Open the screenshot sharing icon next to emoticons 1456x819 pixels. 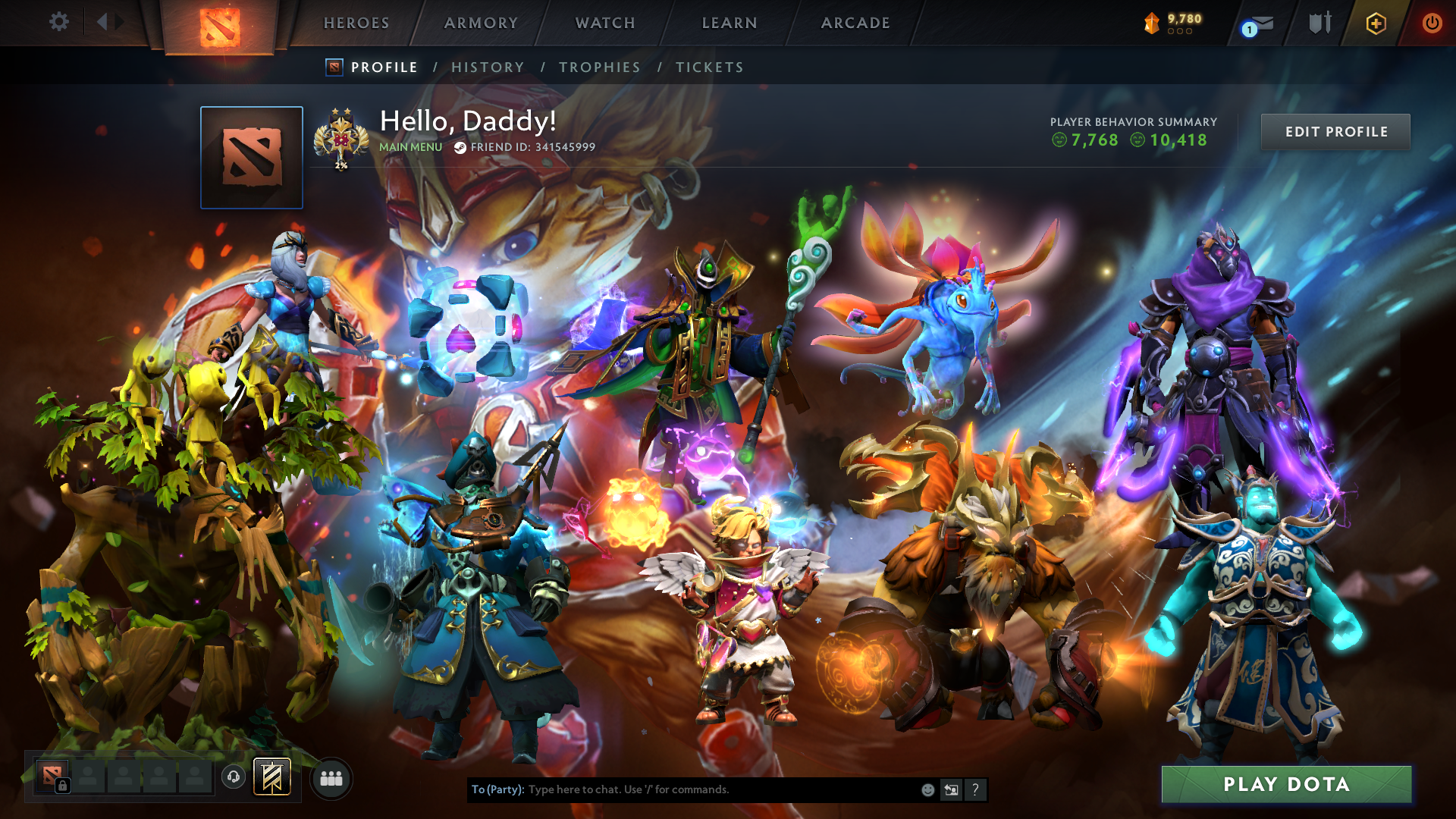[951, 789]
